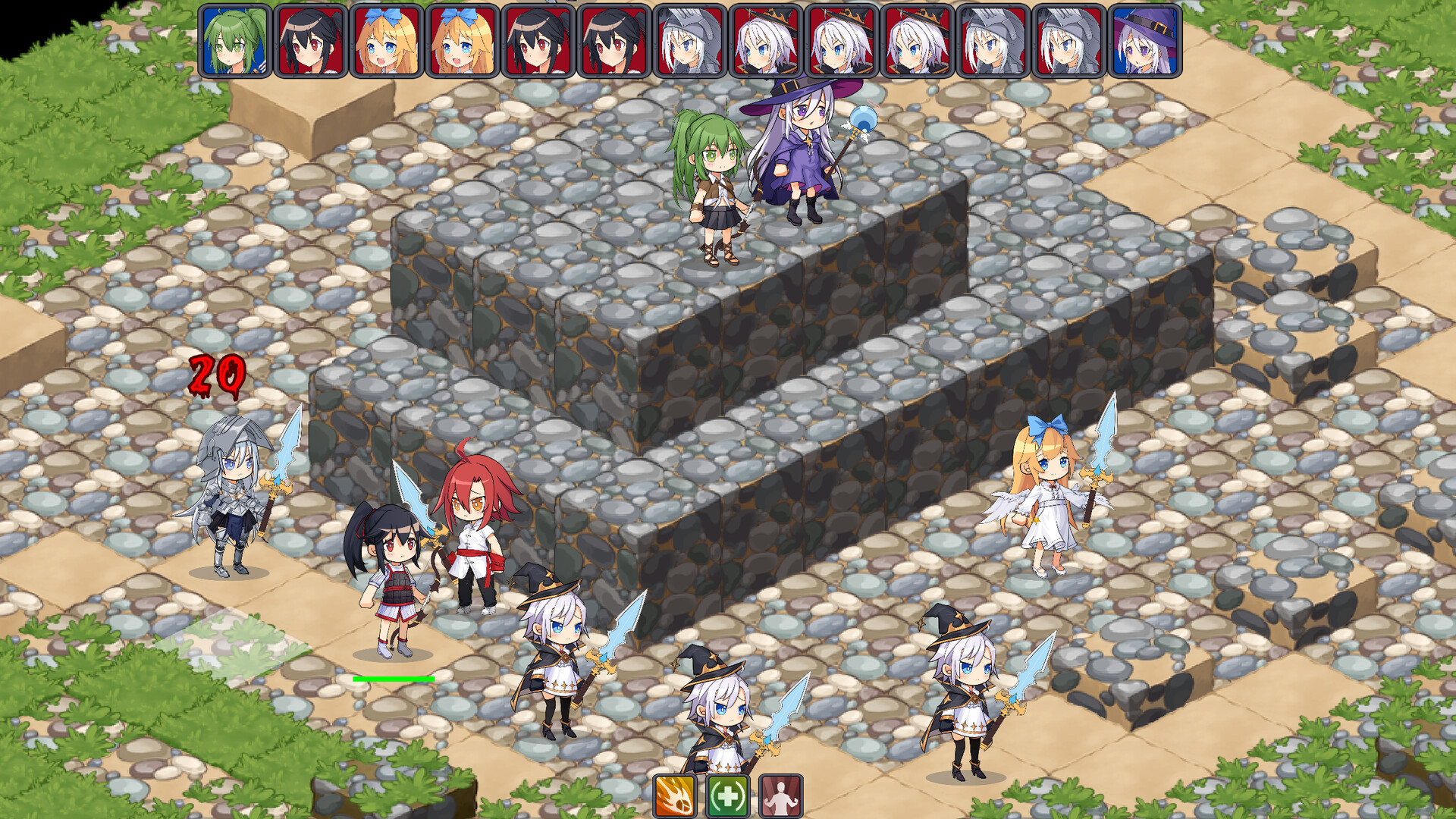Select a gray-hooded knight portrait in turn order
Screen dimensions: 1456x819
(691, 42)
